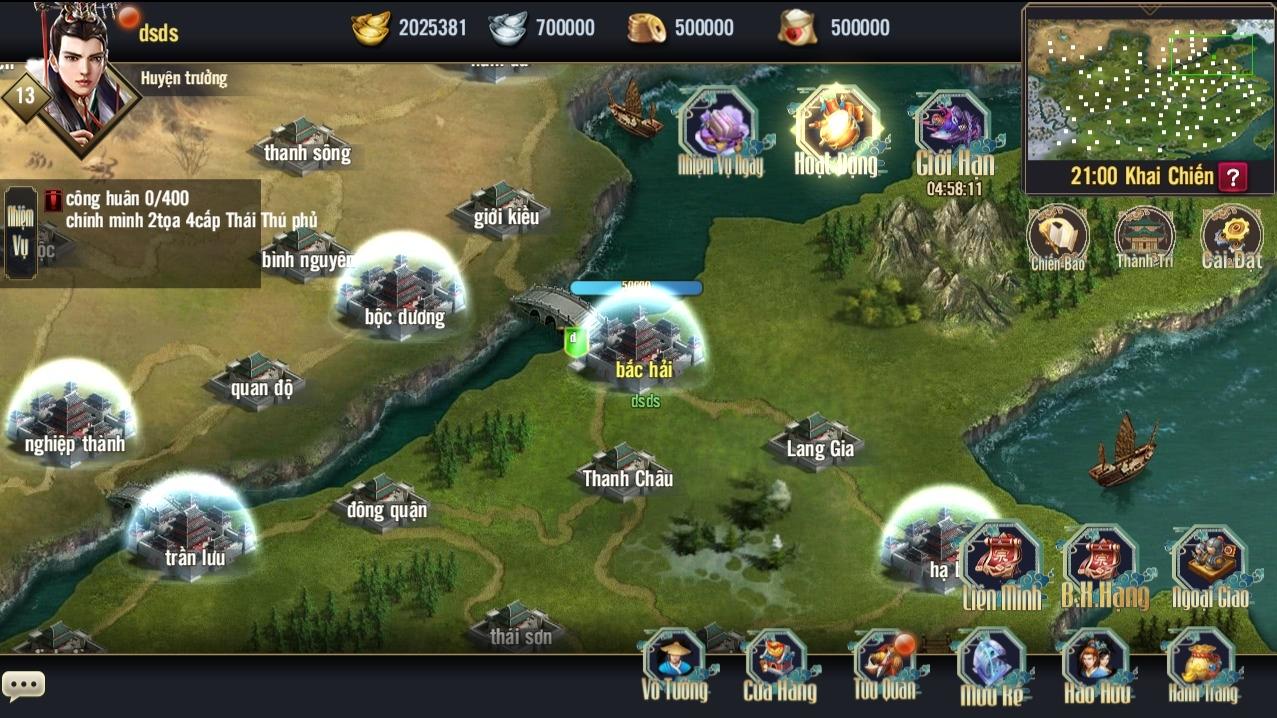Image resolution: width=1277 pixels, height=718 pixels.
Task: Open the Ngoại Giao diplomacy menu
Action: tap(1209, 565)
